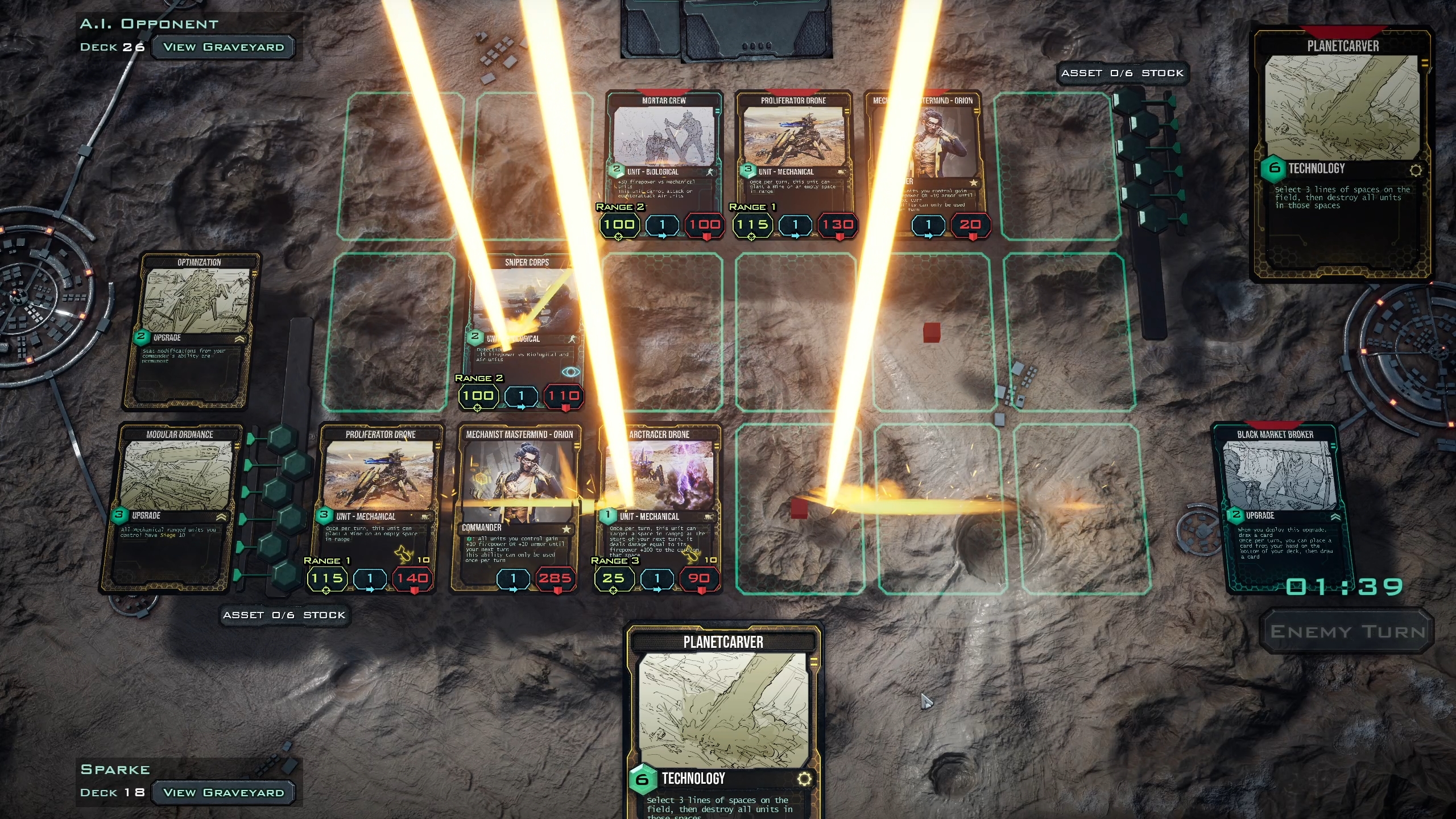The height and width of the screenshot is (819, 1456).
Task: Choose the Arctracer Drone unit card
Action: tap(659, 500)
